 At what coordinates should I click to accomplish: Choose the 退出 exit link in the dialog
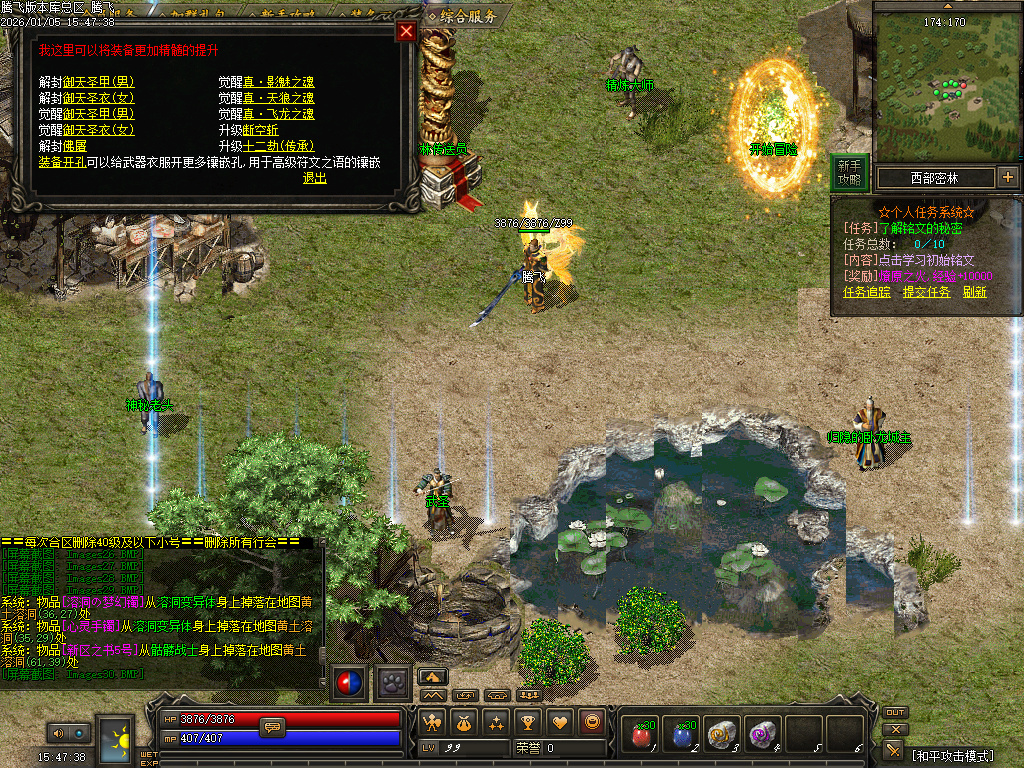(x=315, y=178)
